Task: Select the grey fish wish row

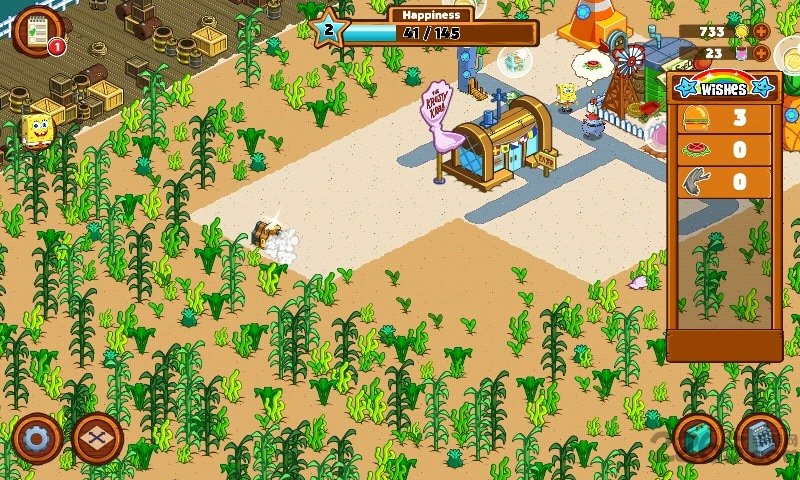Action: coord(726,182)
